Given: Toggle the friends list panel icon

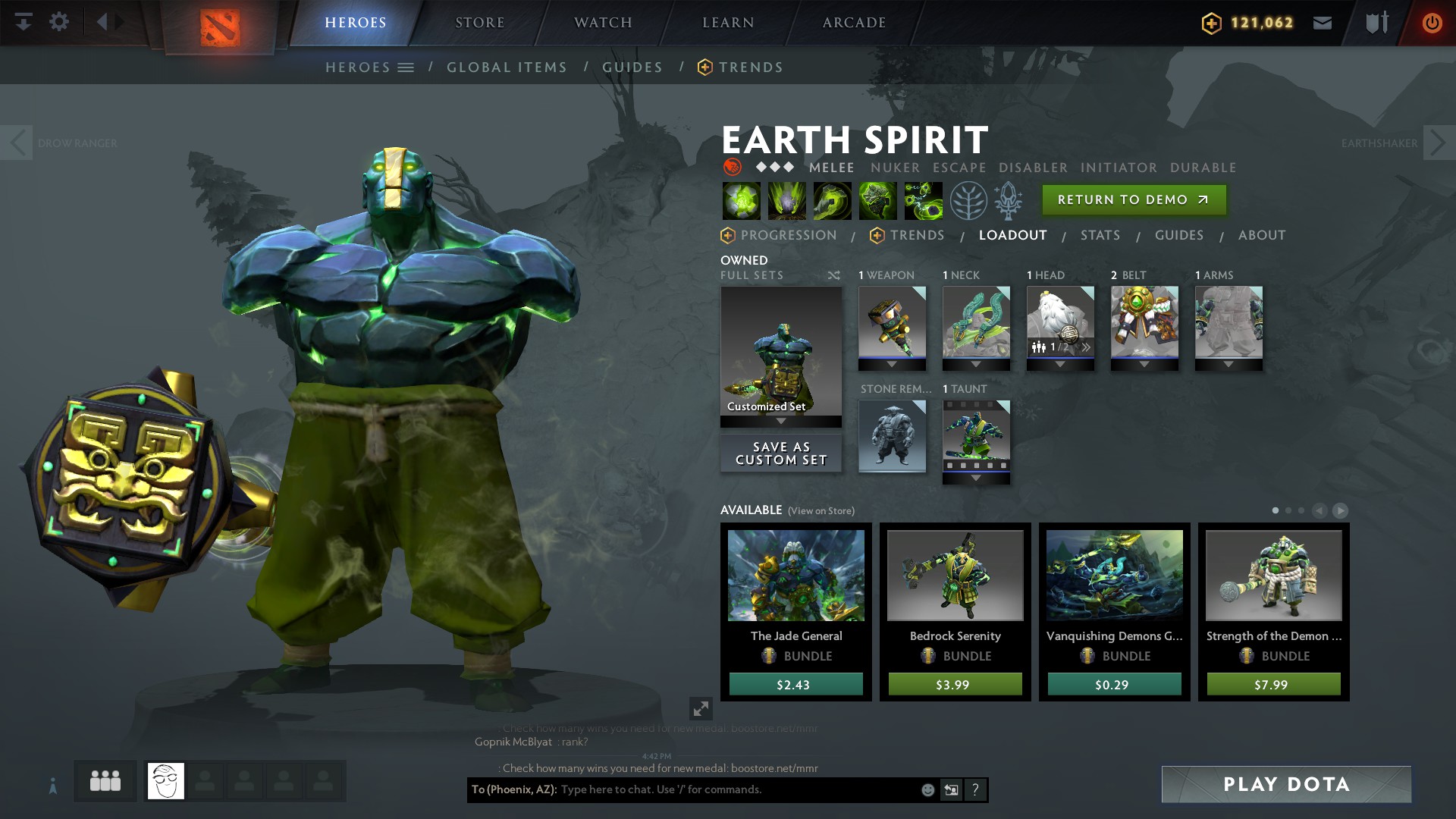Looking at the screenshot, I should click(x=105, y=779).
